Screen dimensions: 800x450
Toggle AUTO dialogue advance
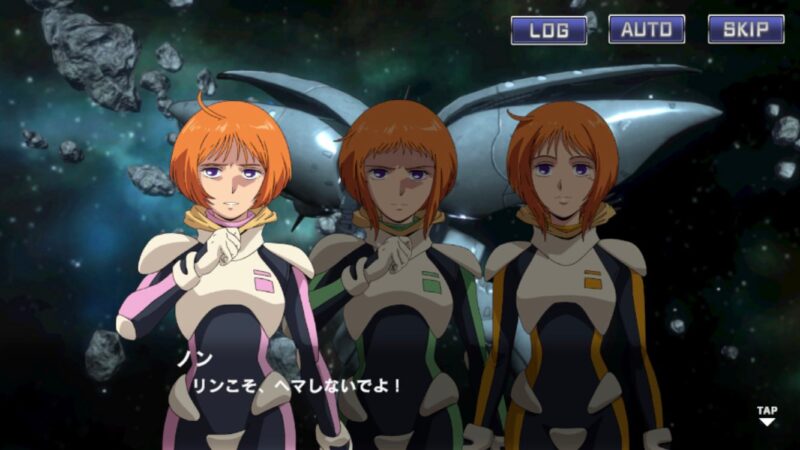coord(646,29)
